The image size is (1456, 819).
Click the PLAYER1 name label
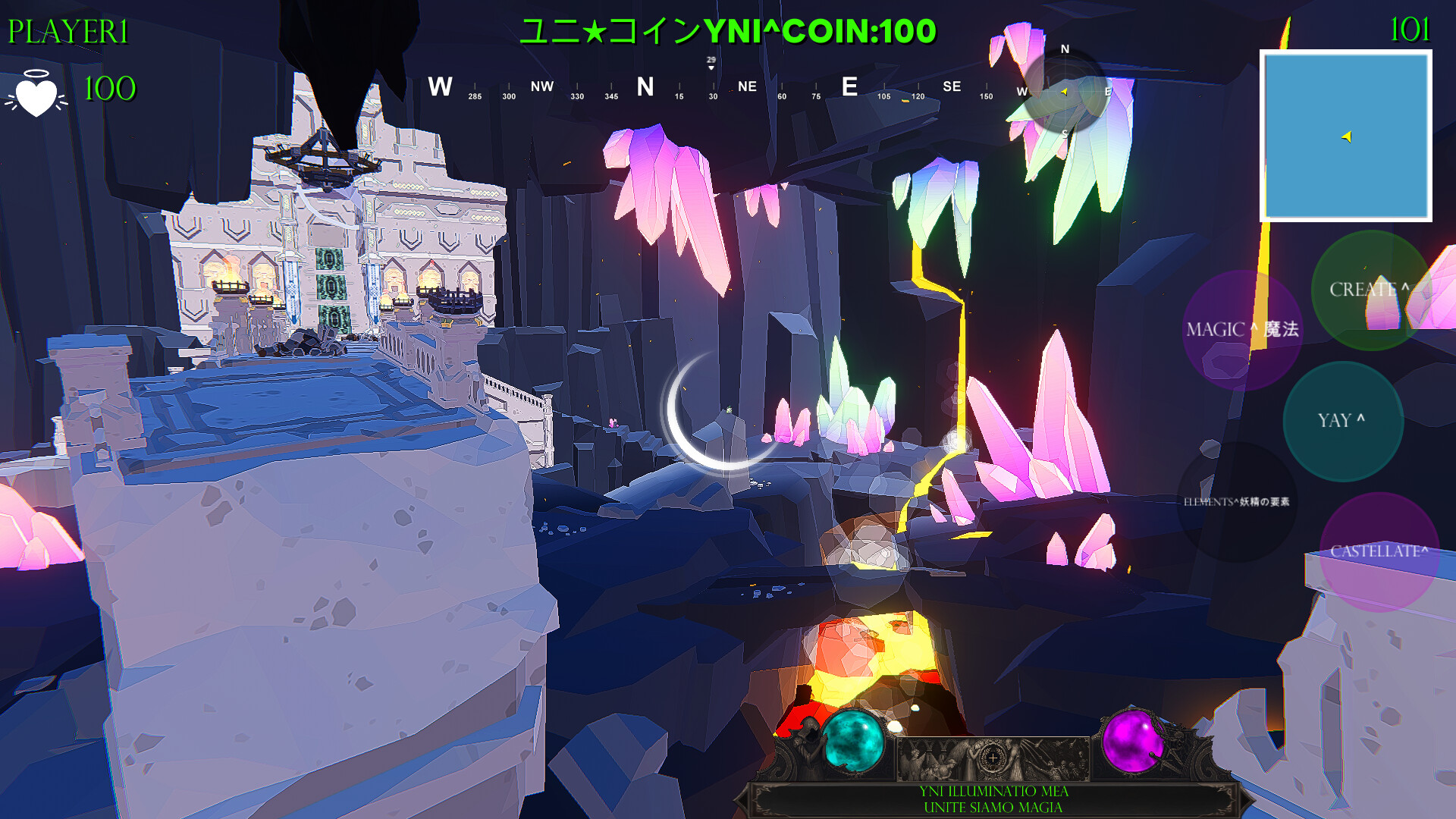click(67, 30)
